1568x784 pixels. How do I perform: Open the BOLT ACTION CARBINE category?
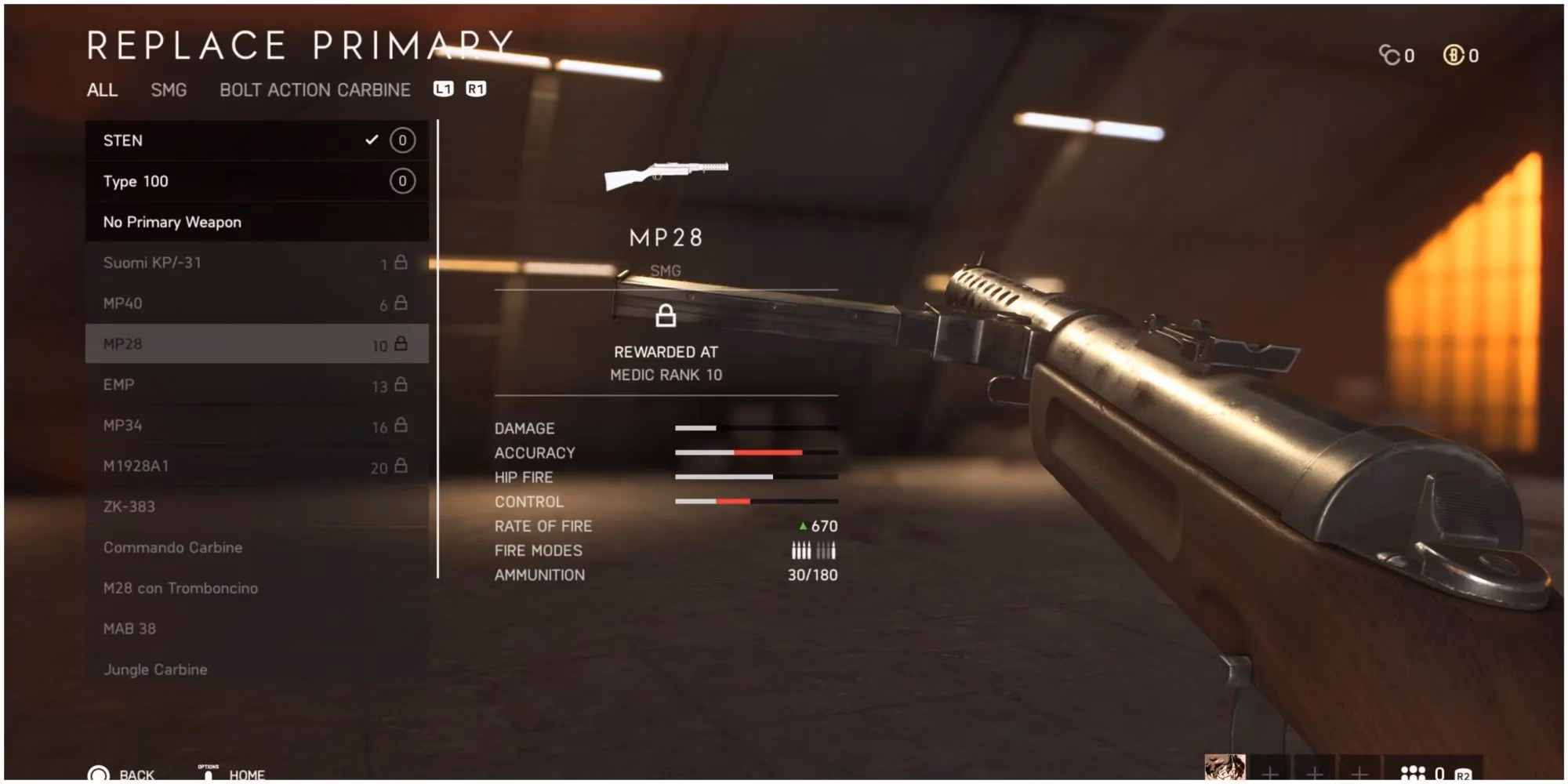[315, 89]
